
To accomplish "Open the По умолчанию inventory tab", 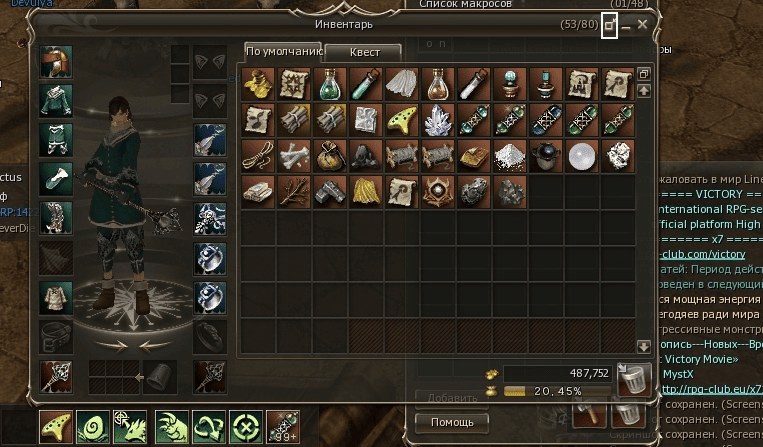I will [282, 52].
